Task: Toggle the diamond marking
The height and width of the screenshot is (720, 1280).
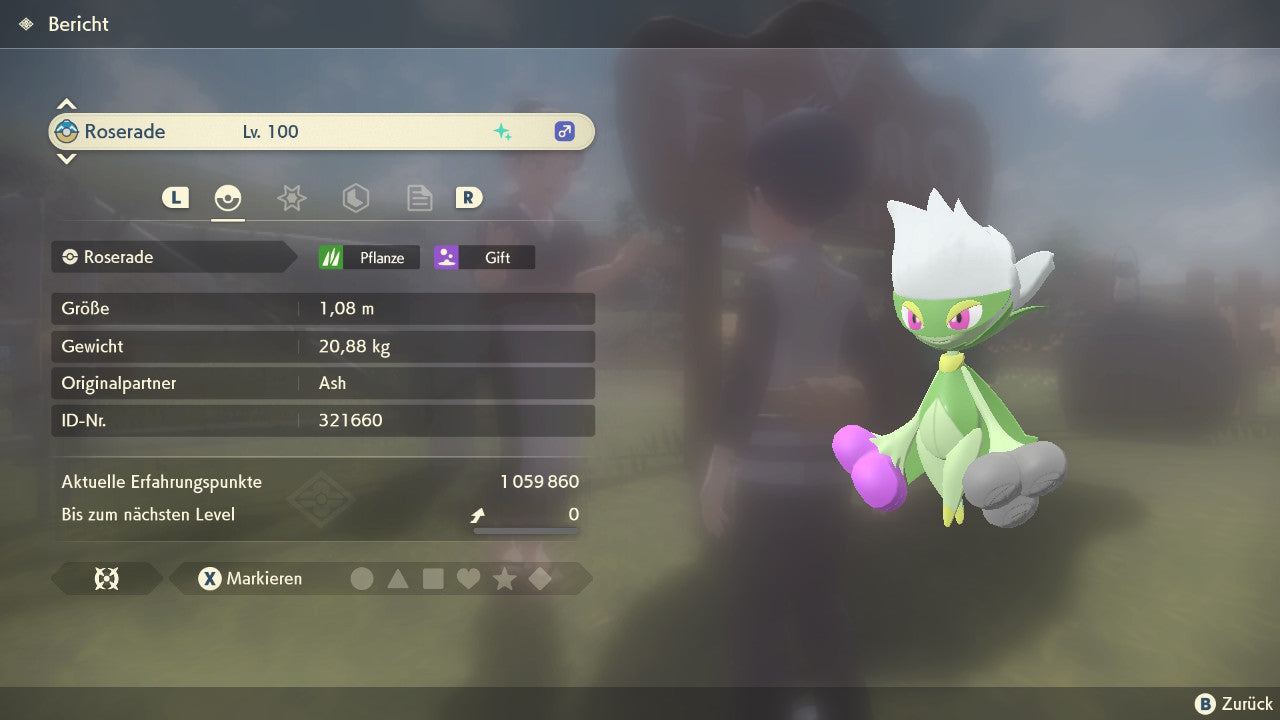Action: [x=540, y=578]
